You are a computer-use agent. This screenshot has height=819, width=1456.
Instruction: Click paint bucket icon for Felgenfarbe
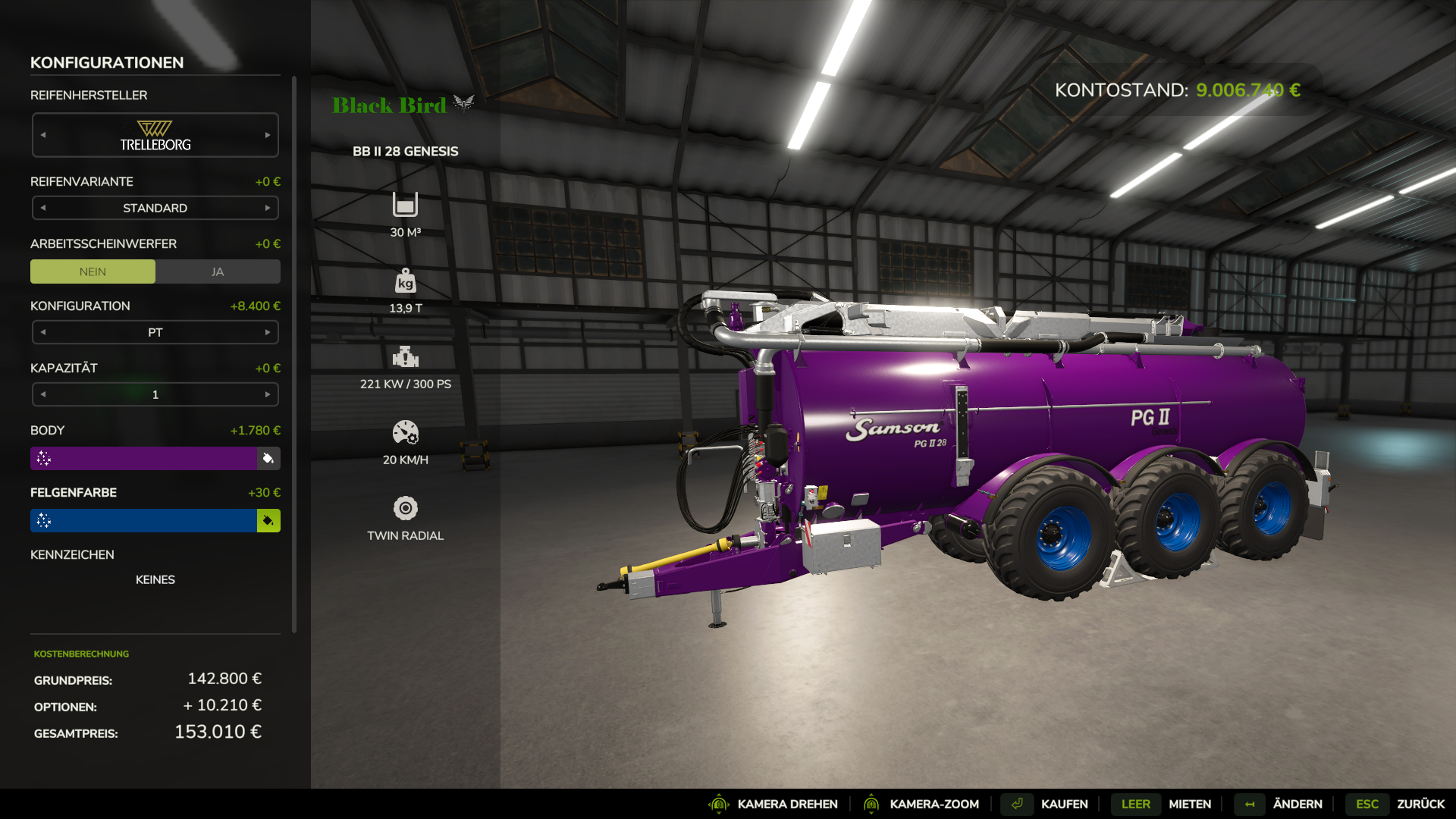point(268,520)
